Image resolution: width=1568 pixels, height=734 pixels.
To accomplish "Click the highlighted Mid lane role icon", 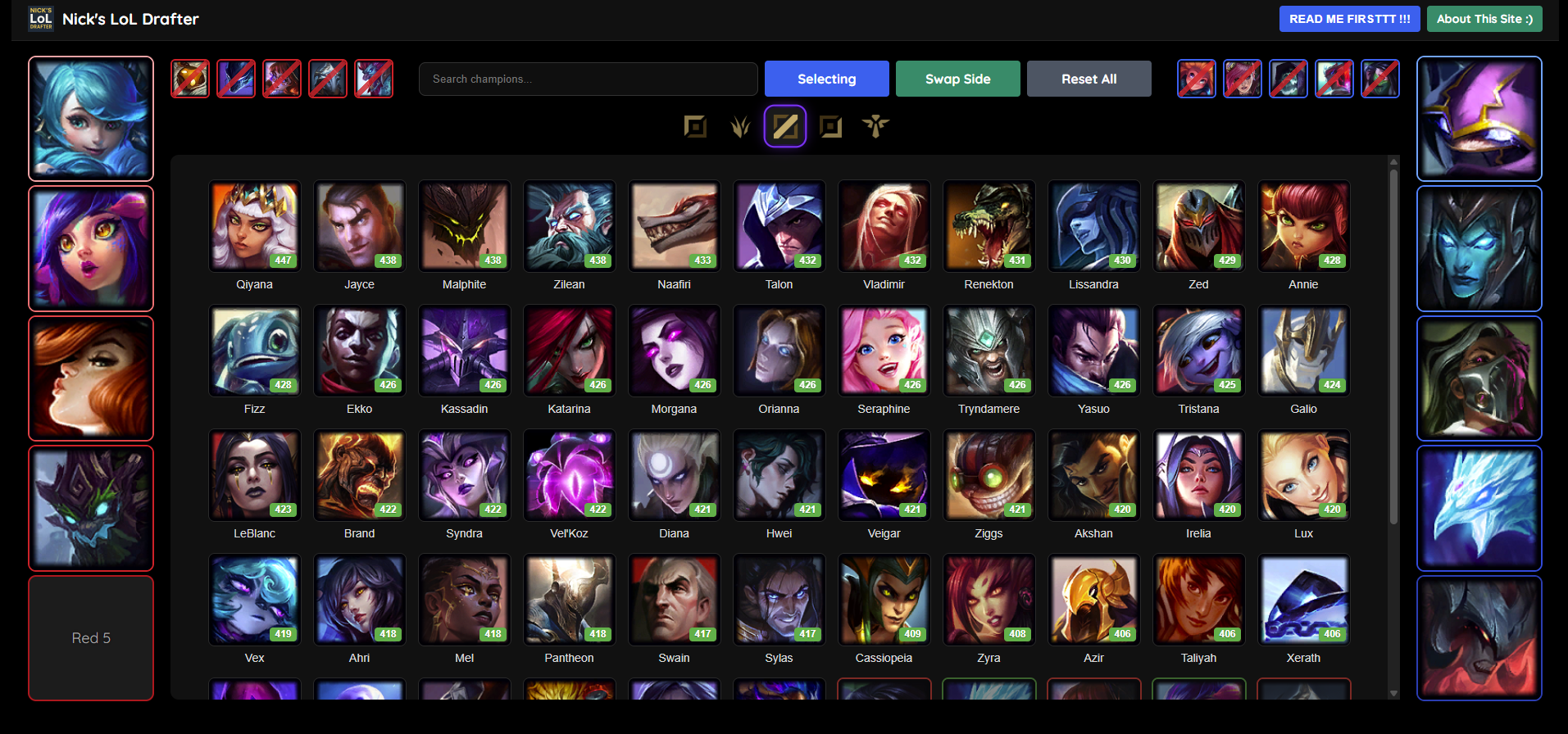I will click(785, 125).
